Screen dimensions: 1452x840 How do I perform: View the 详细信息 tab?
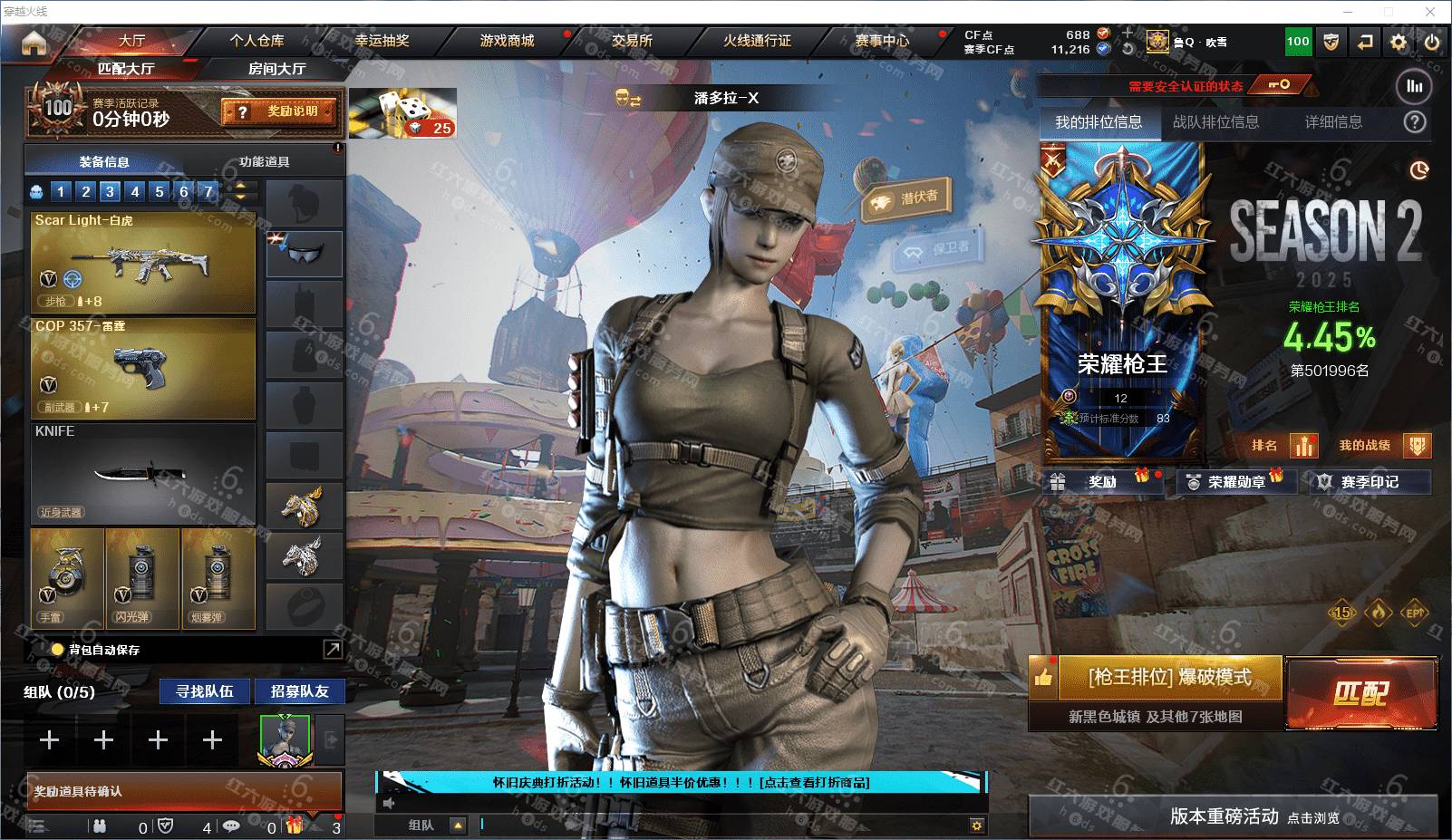pos(1333,122)
